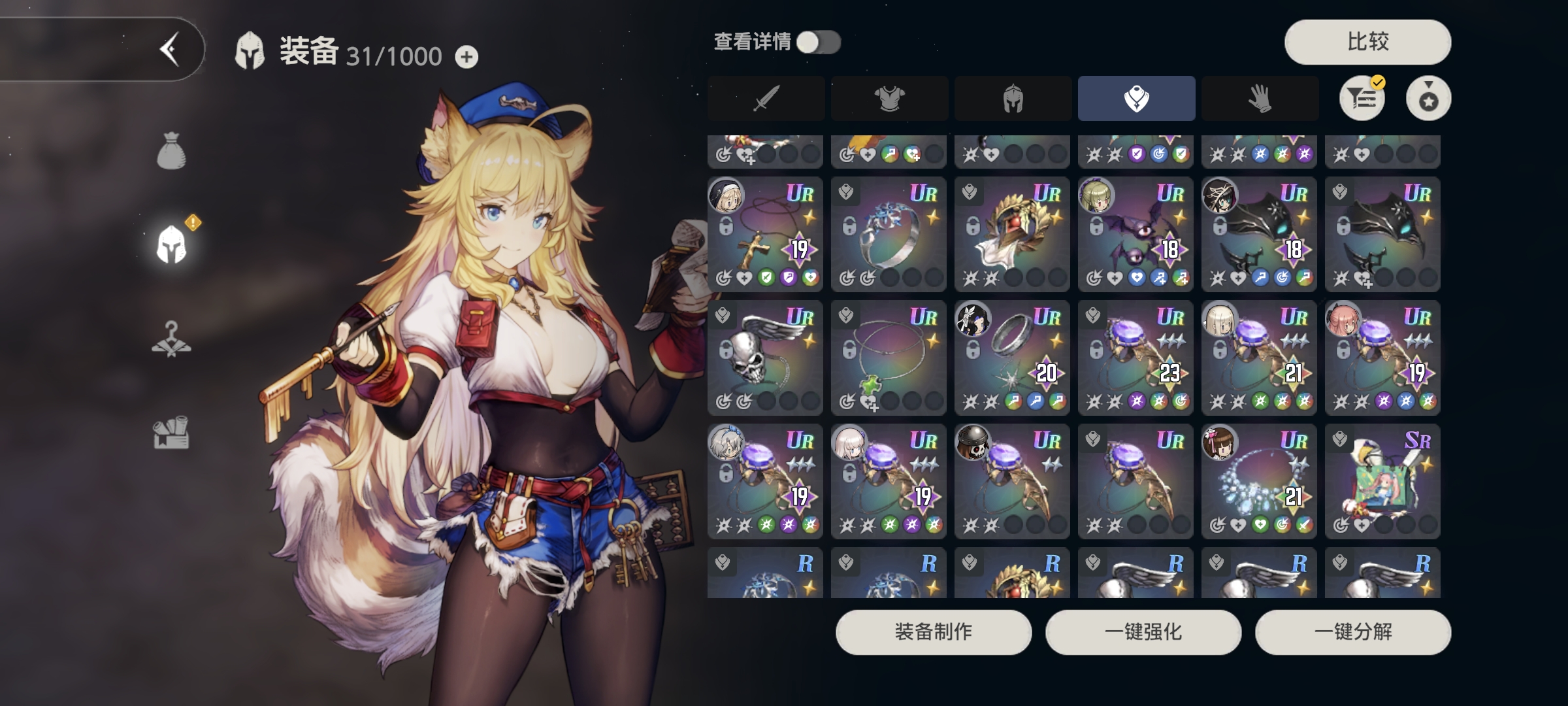Image resolution: width=1568 pixels, height=706 pixels.
Task: Select the gold cross necklace level 19
Action: click(x=765, y=234)
